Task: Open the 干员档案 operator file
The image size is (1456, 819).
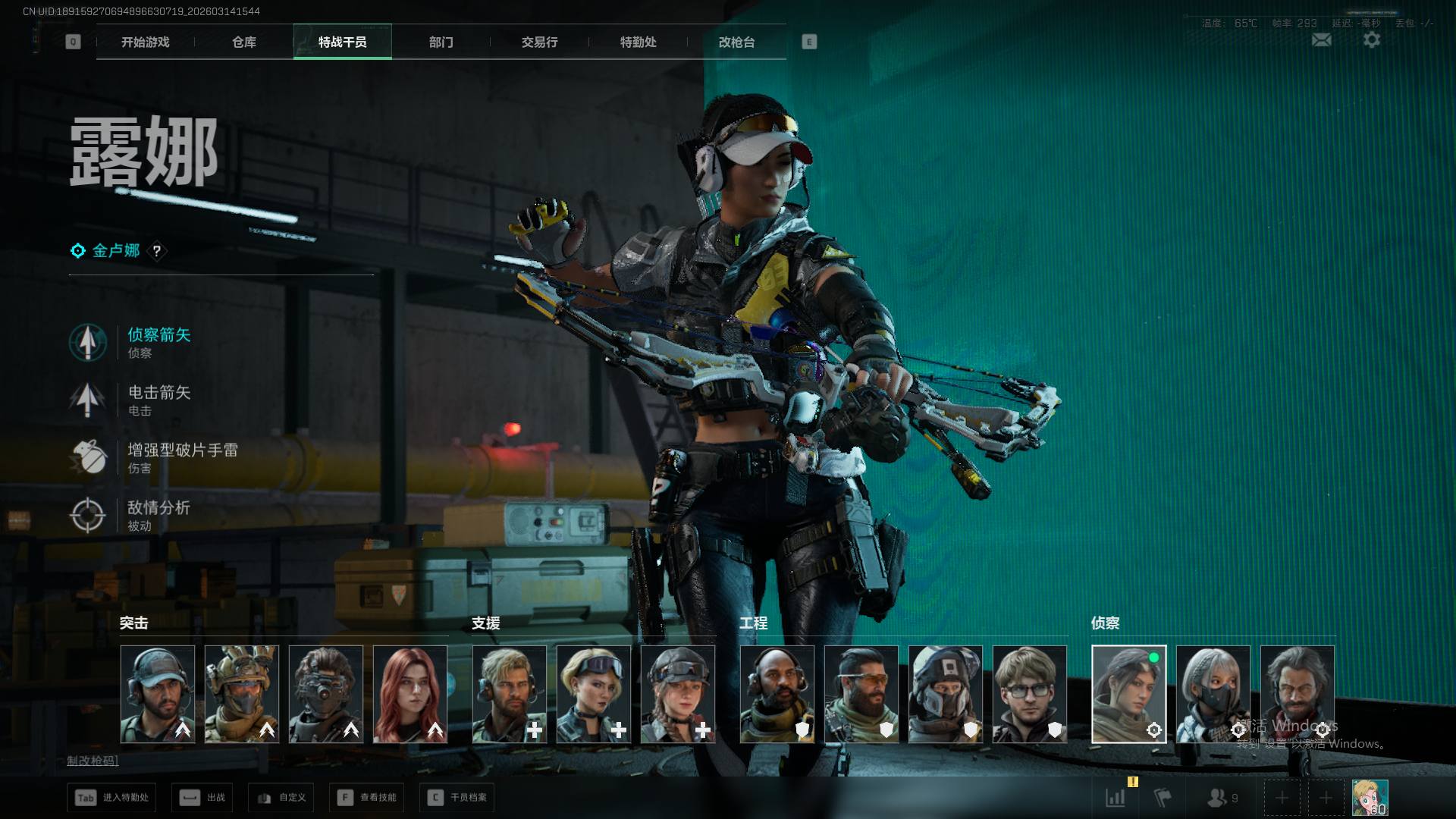Action: 457,798
